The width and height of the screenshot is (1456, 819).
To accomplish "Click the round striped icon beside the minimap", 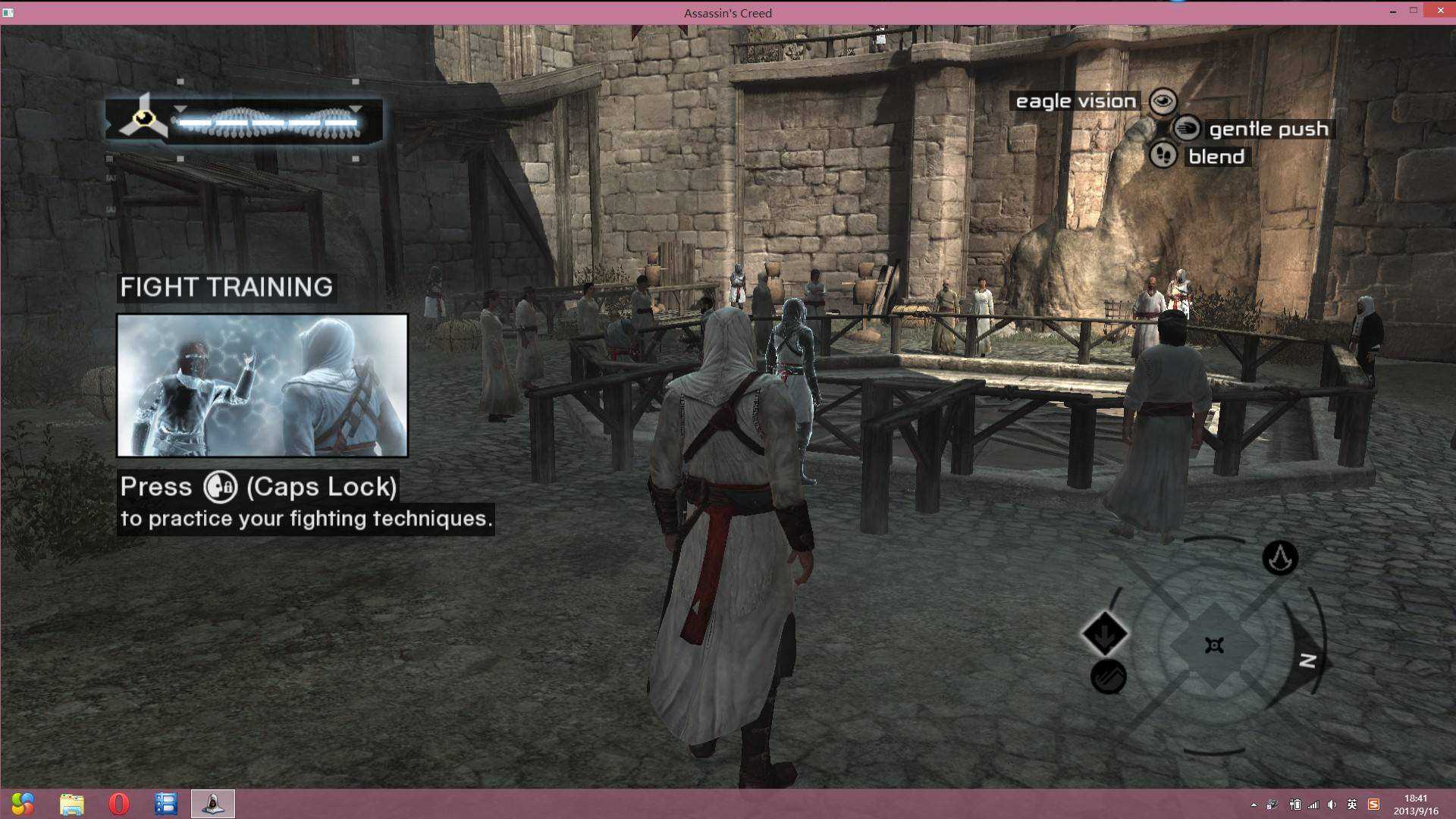I will (1108, 676).
